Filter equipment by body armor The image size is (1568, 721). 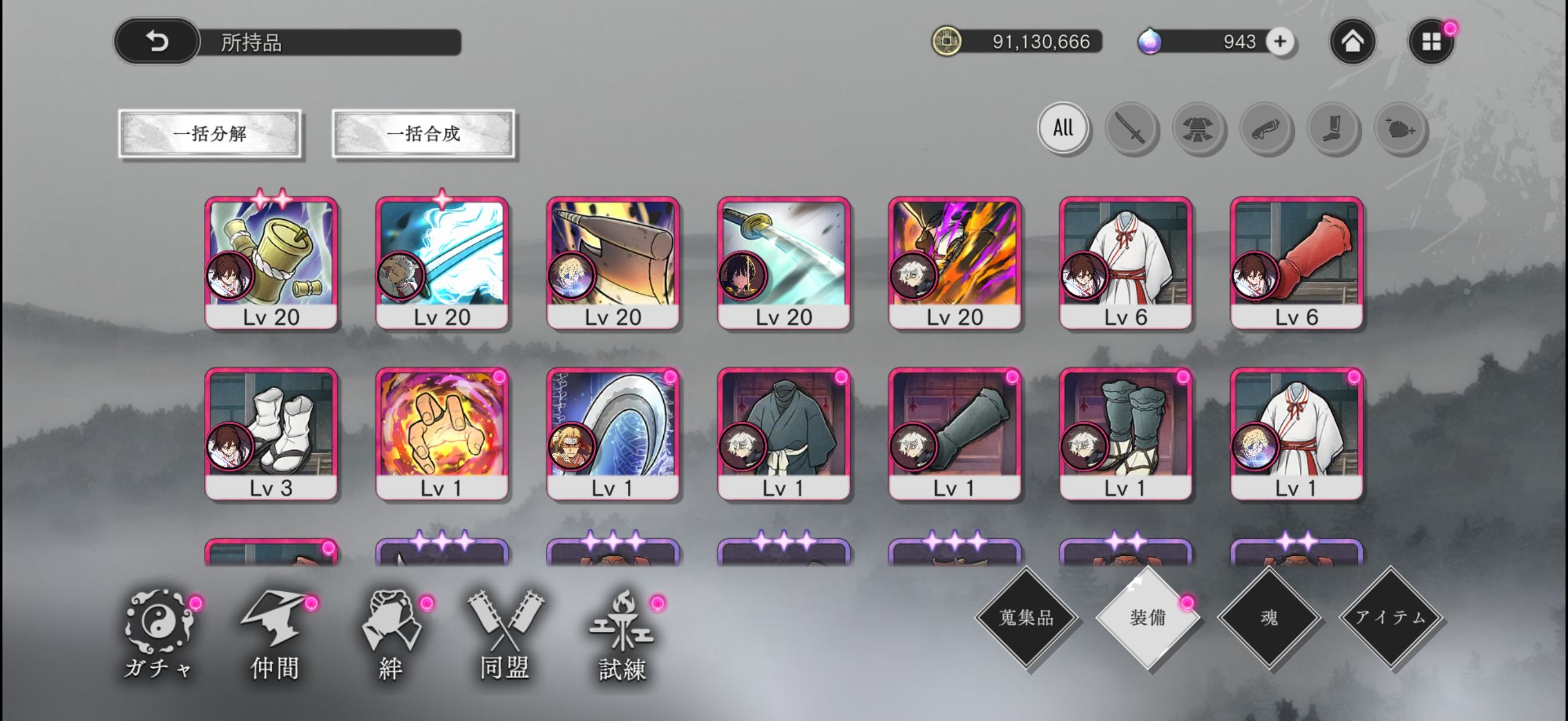1198,129
